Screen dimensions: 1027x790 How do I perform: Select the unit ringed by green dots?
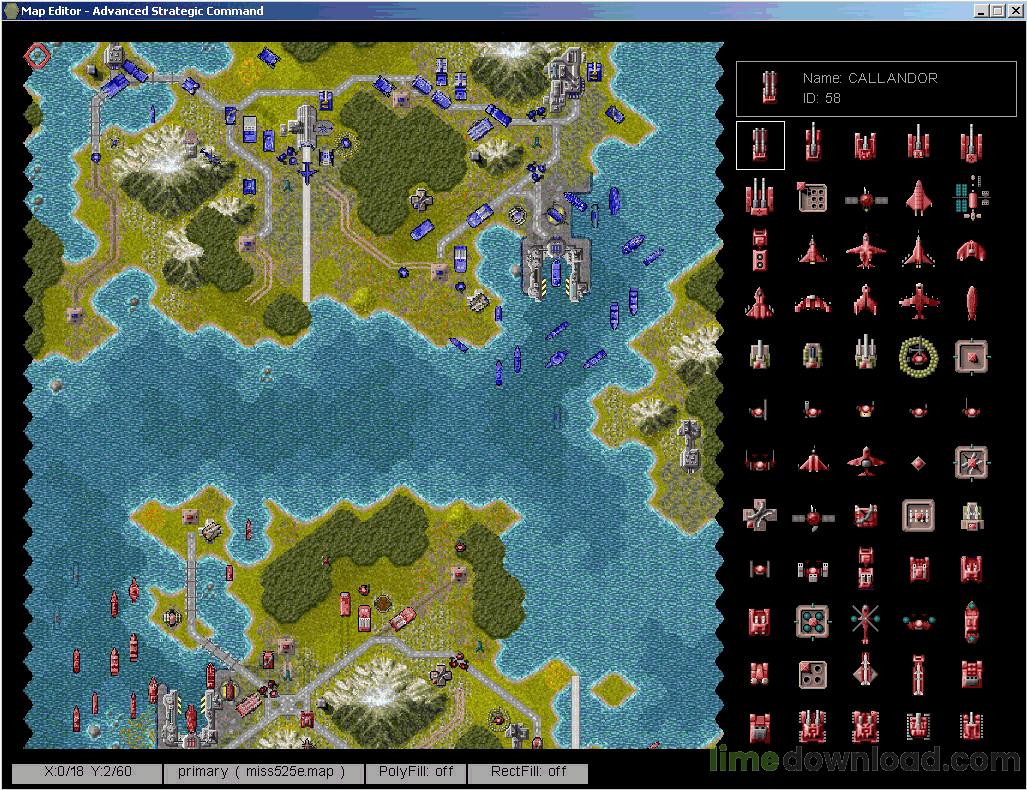[918, 354]
